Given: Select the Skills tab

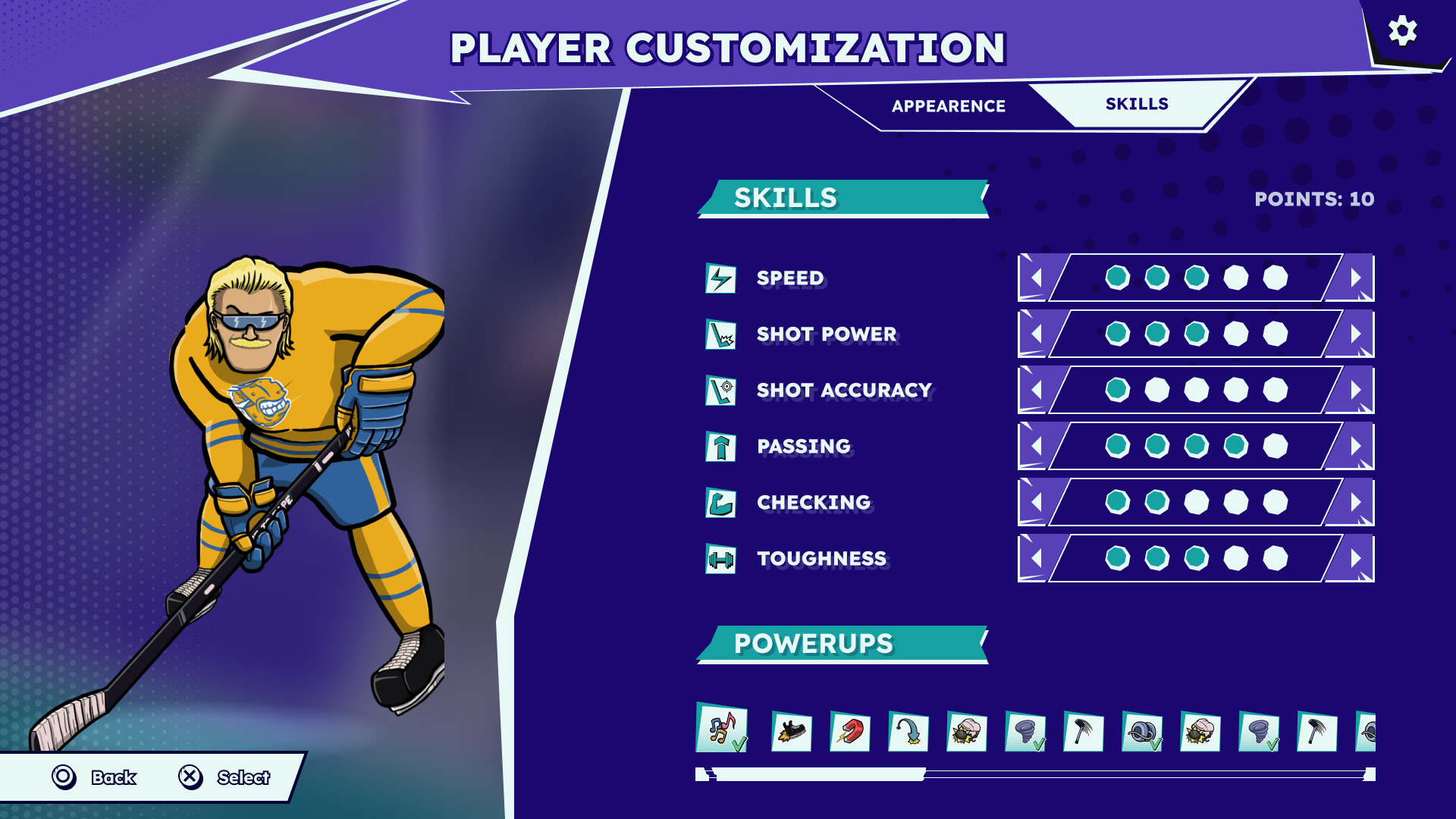Looking at the screenshot, I should 1136,104.
